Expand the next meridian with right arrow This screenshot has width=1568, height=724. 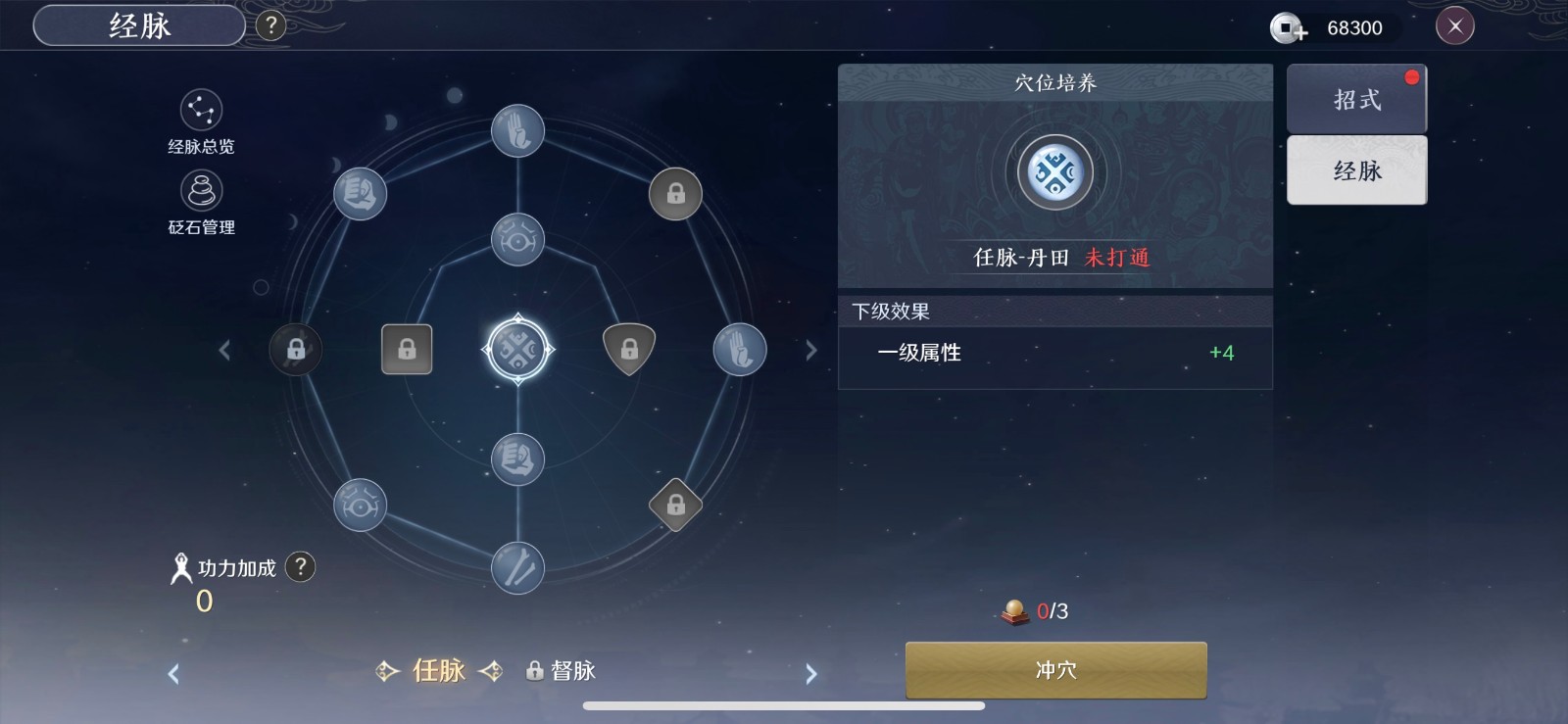pyautogui.click(x=810, y=674)
